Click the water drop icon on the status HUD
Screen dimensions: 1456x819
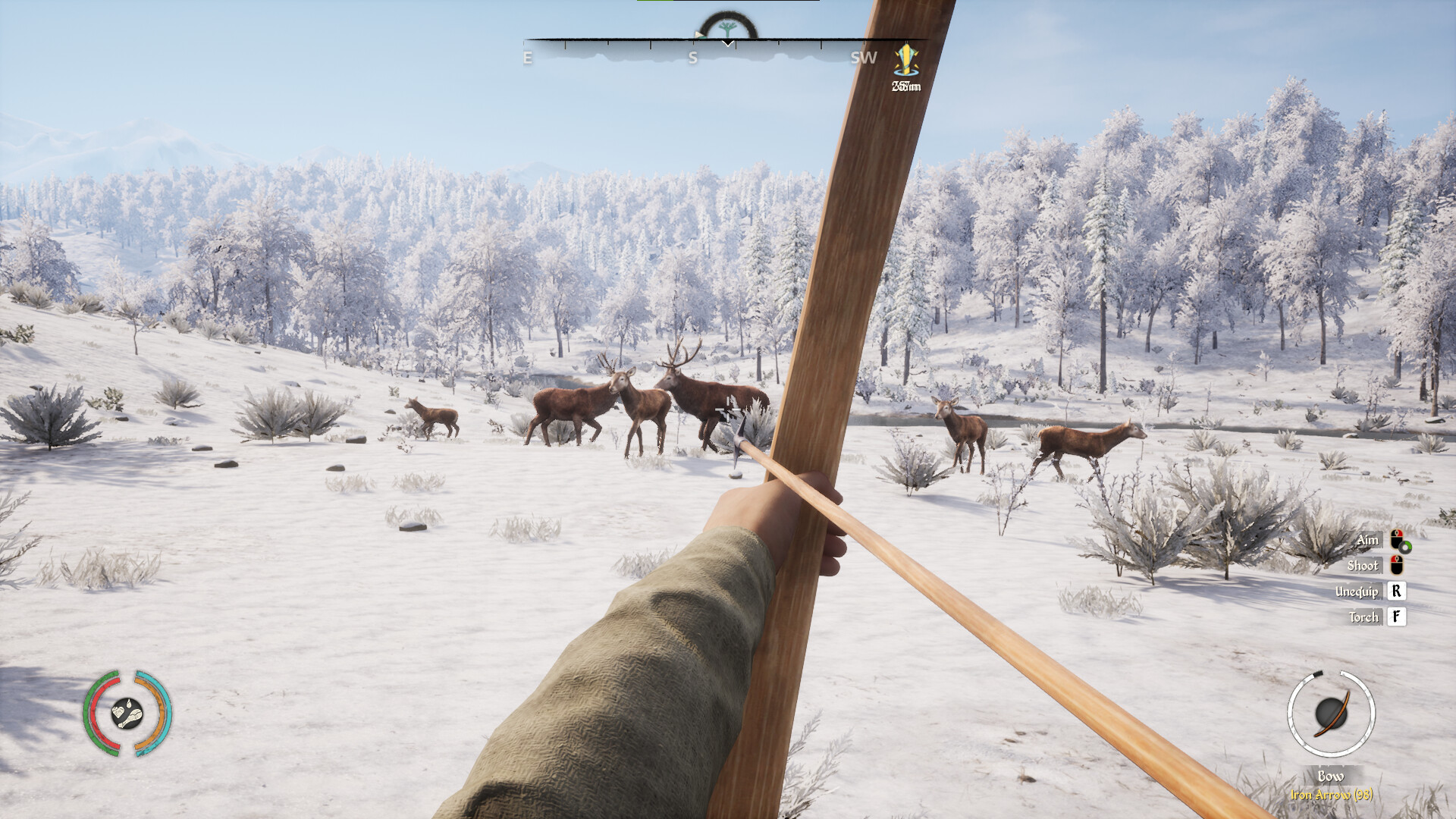[x=129, y=704]
